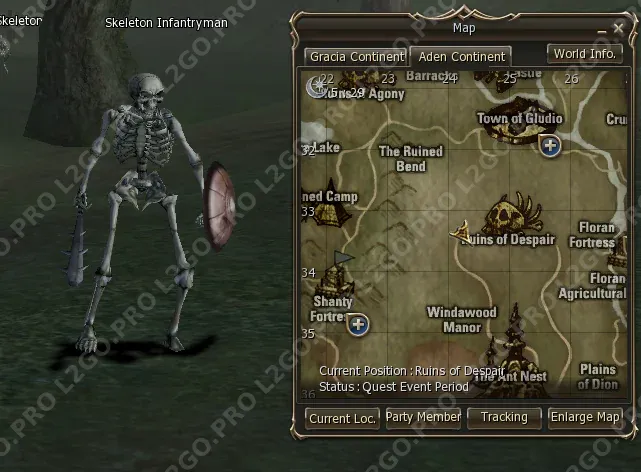The width and height of the screenshot is (641, 472).
Task: Minimize the Map window
Action: tap(600, 30)
